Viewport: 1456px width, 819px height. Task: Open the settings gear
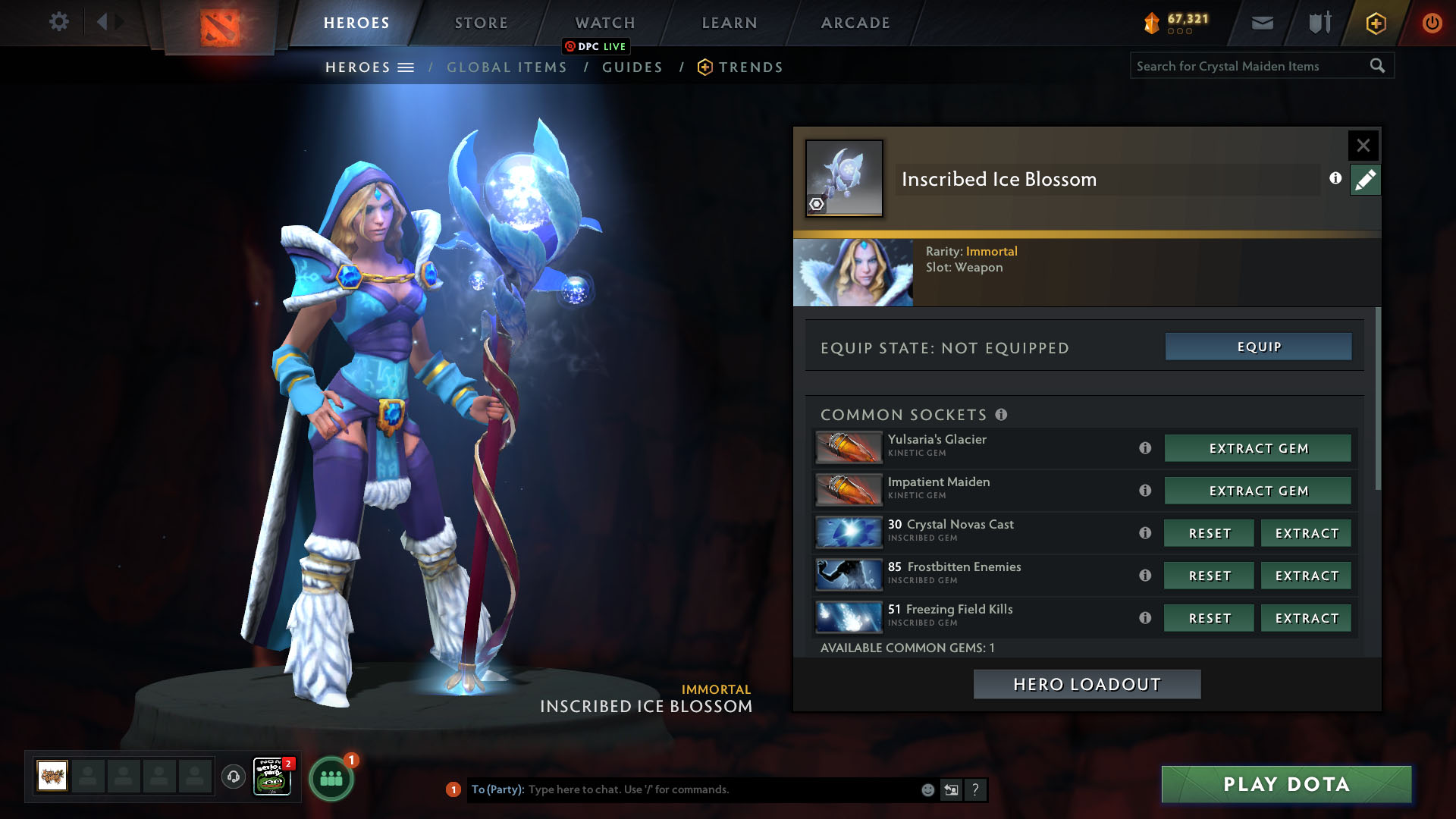click(x=58, y=22)
